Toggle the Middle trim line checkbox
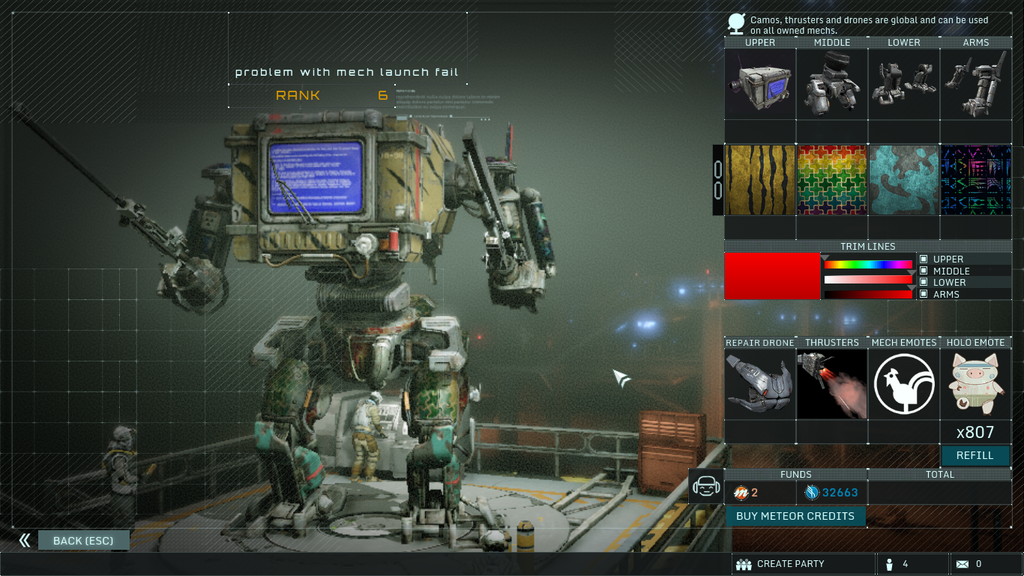This screenshot has width=1024, height=576. (x=924, y=271)
